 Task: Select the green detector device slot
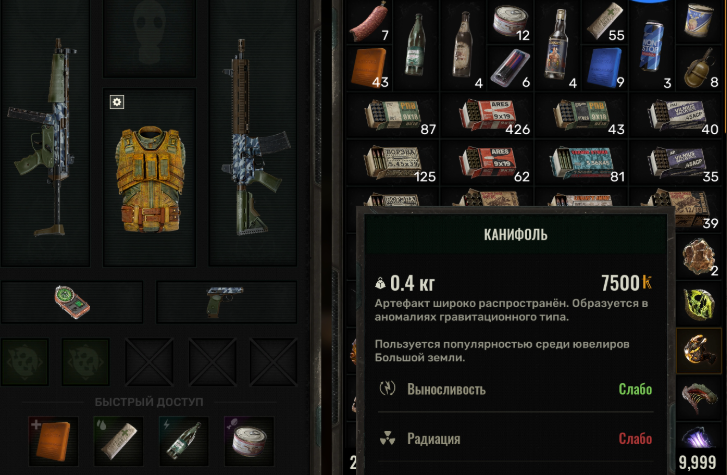71,302
